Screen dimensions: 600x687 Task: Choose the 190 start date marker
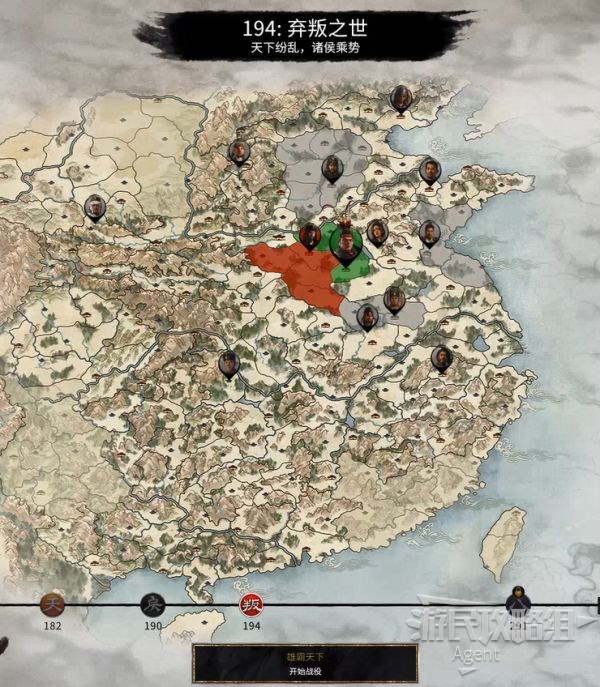pyautogui.click(x=153, y=604)
